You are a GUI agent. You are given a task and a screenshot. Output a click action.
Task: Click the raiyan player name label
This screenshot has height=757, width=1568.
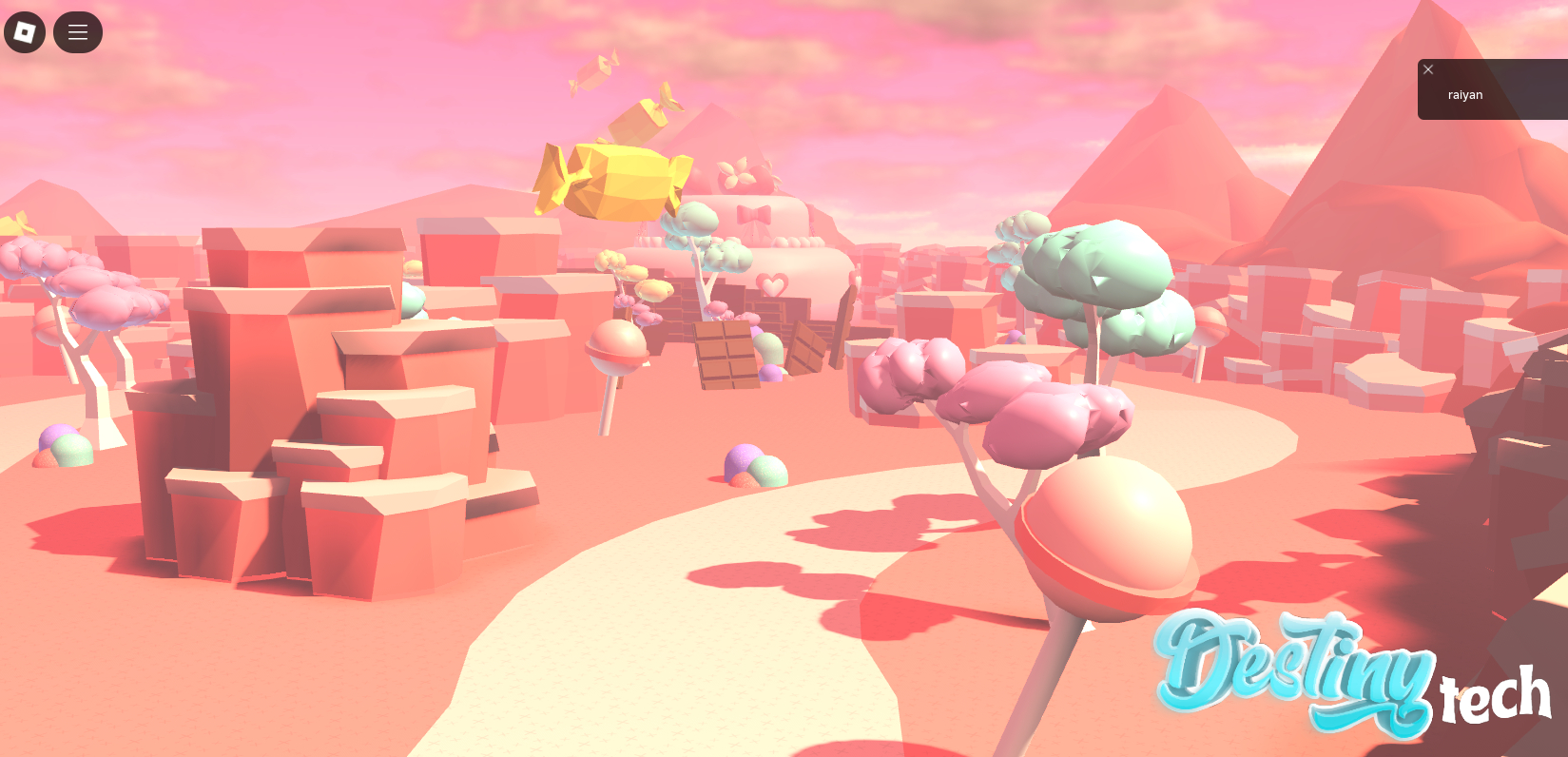pos(1465,94)
